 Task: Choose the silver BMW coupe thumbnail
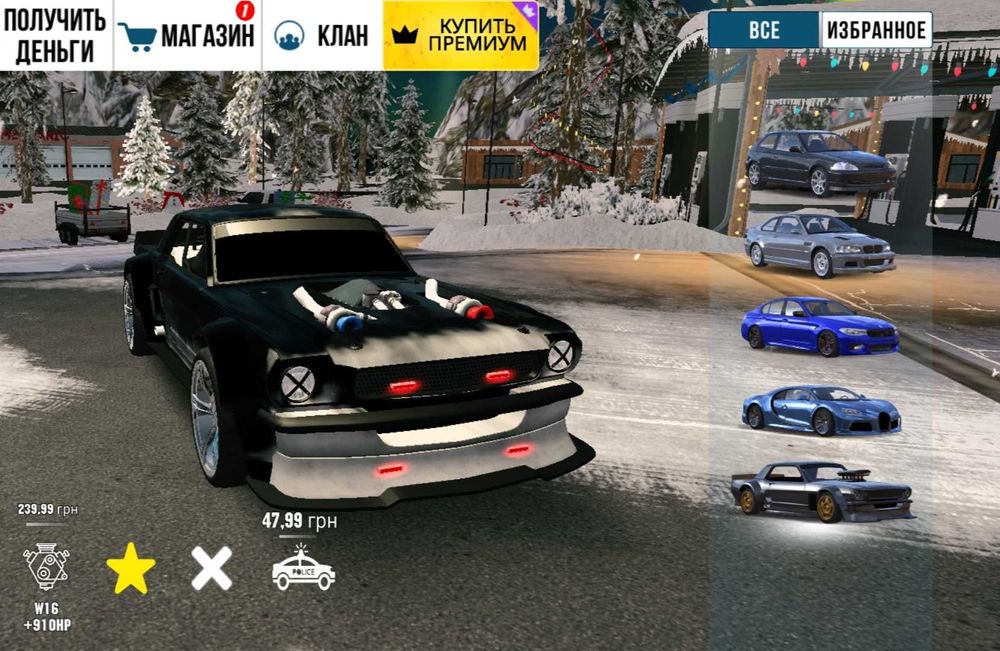click(819, 244)
